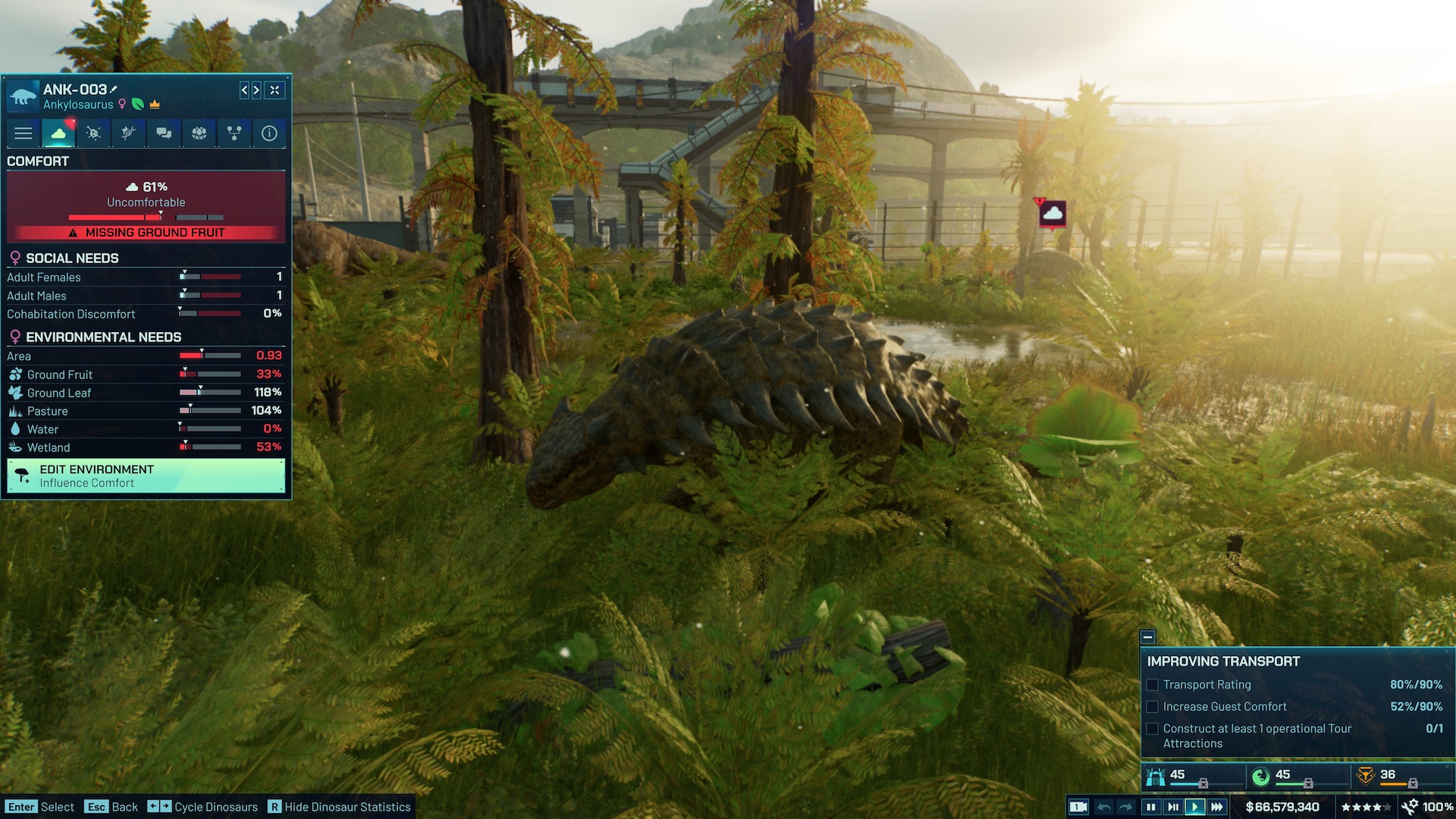
Task: Open the dinosaur's Genome panel via DNA icon
Action: coord(127,133)
